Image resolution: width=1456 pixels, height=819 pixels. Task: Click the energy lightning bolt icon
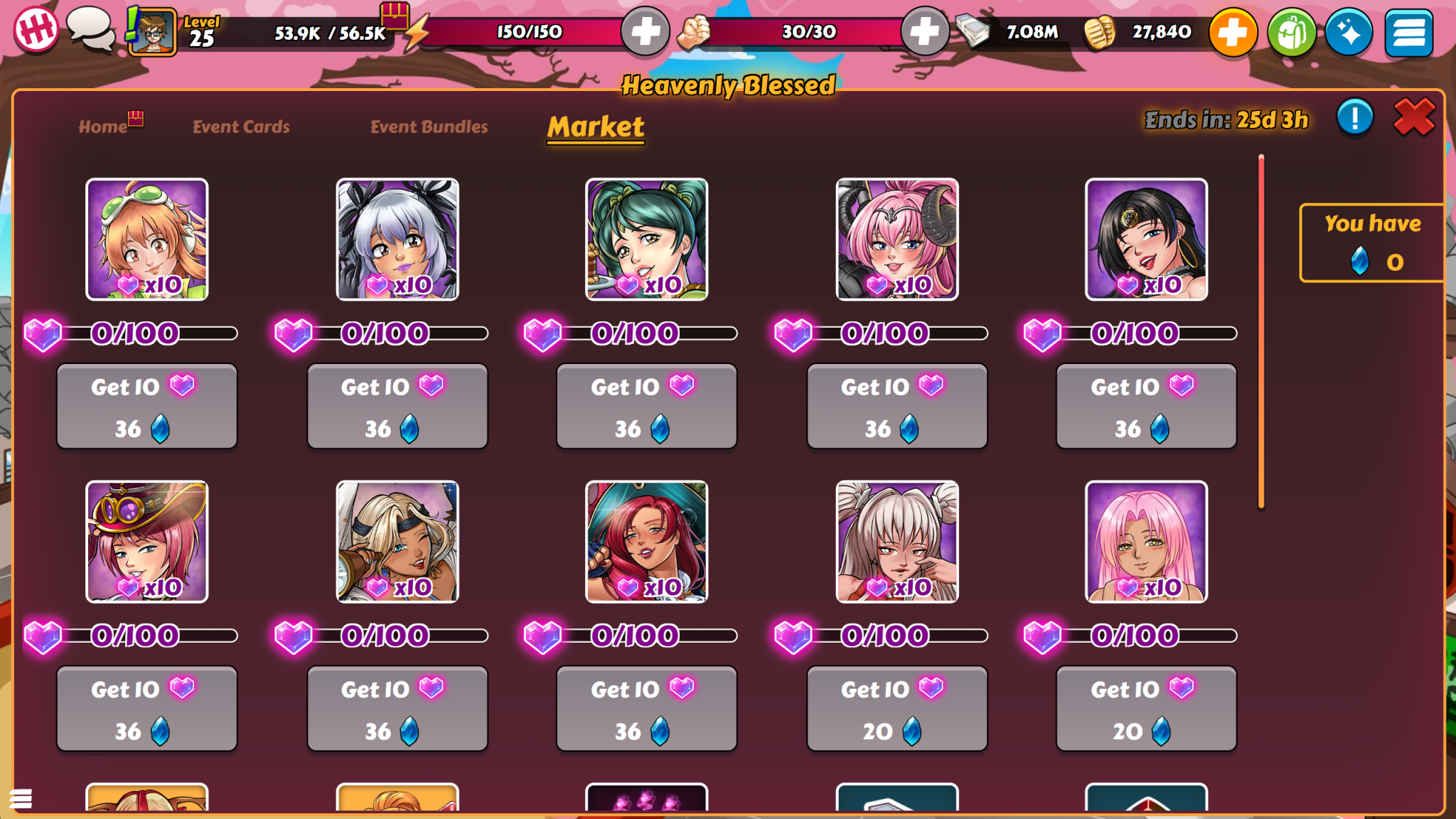(x=417, y=30)
